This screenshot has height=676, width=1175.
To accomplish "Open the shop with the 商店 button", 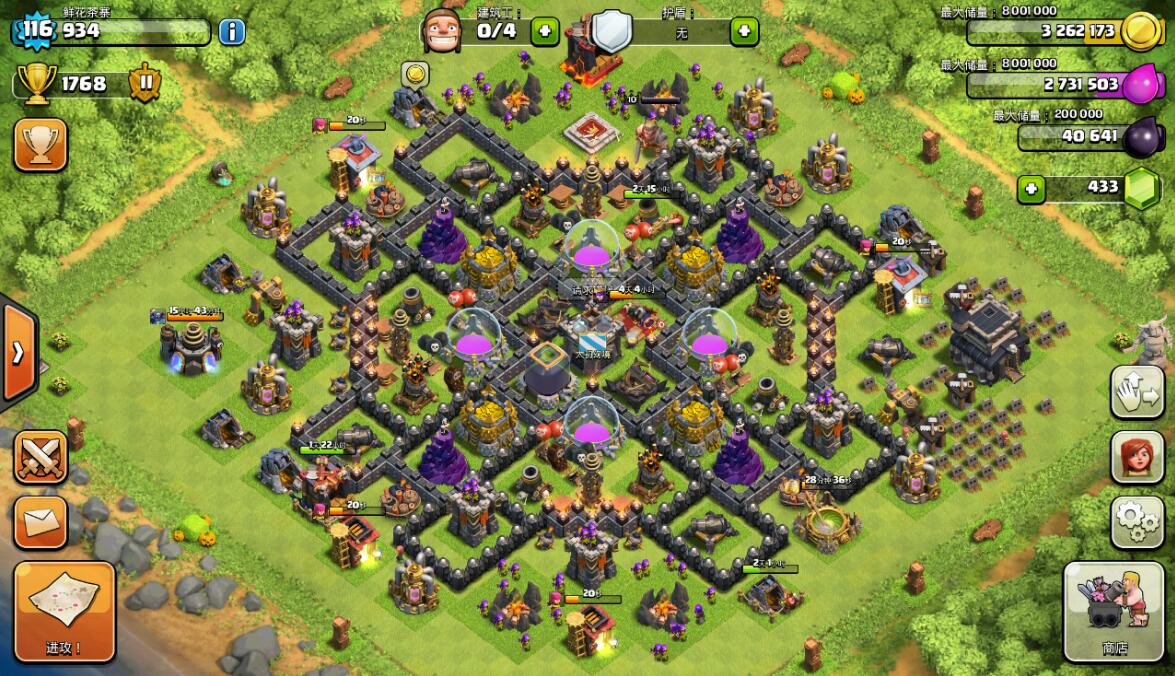I will (1114, 611).
